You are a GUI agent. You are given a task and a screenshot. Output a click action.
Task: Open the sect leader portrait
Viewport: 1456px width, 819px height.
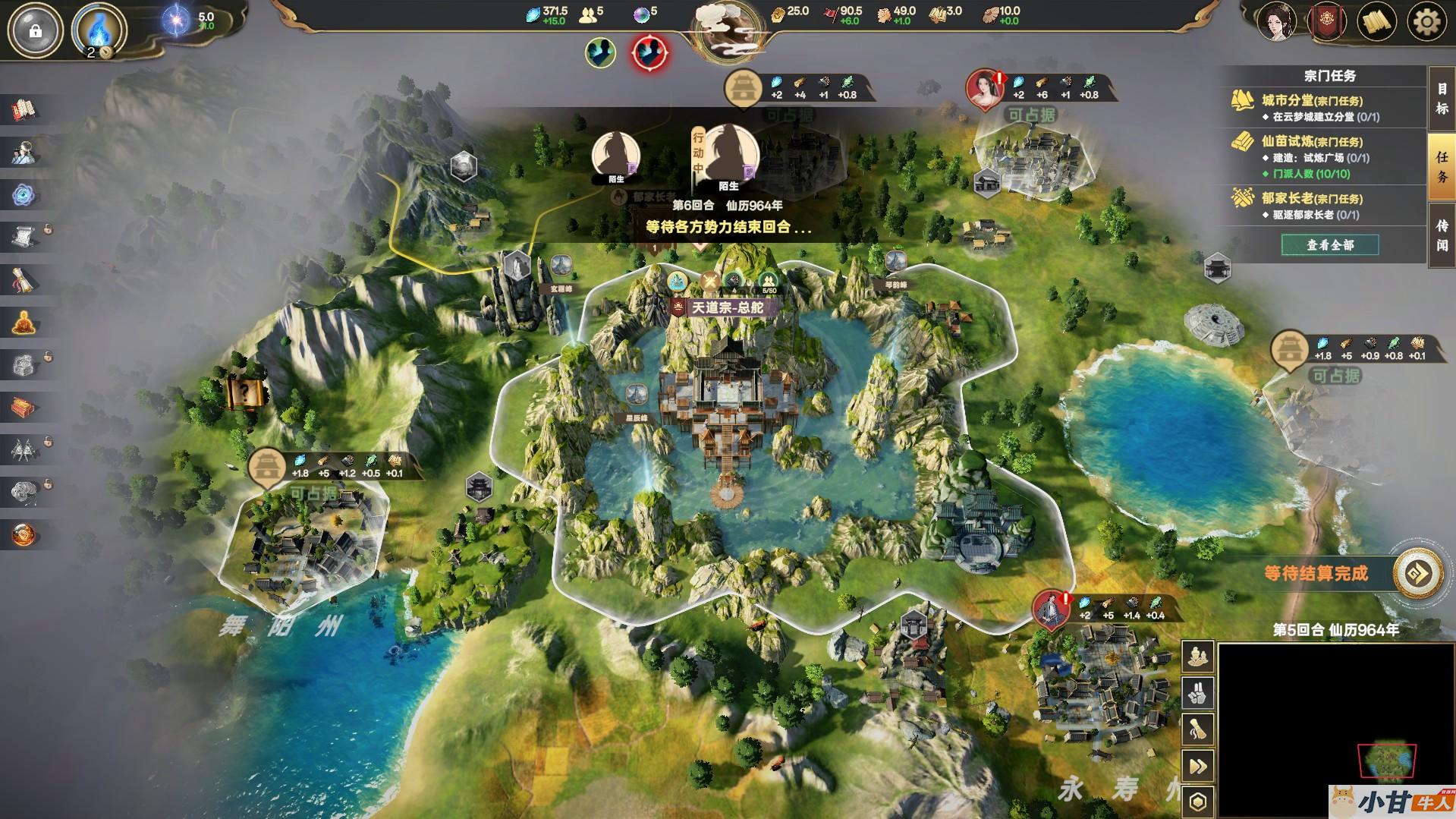coord(1277,22)
